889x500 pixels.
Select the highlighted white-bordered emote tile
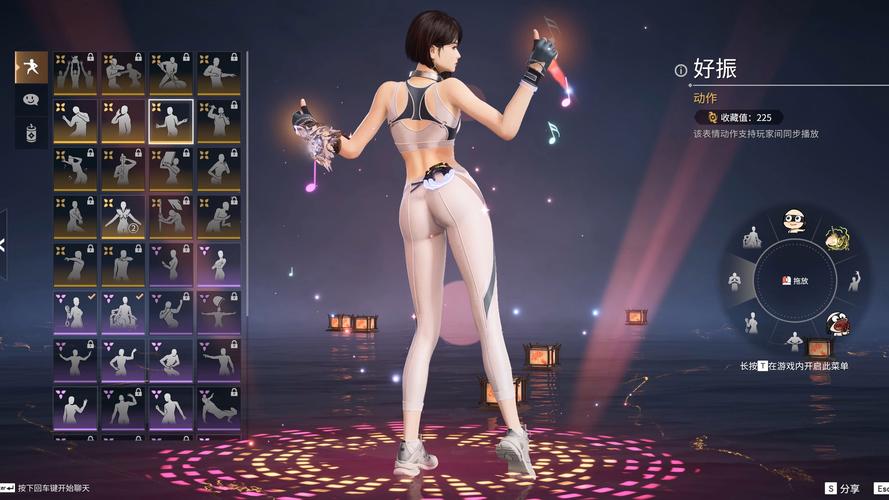coord(171,120)
